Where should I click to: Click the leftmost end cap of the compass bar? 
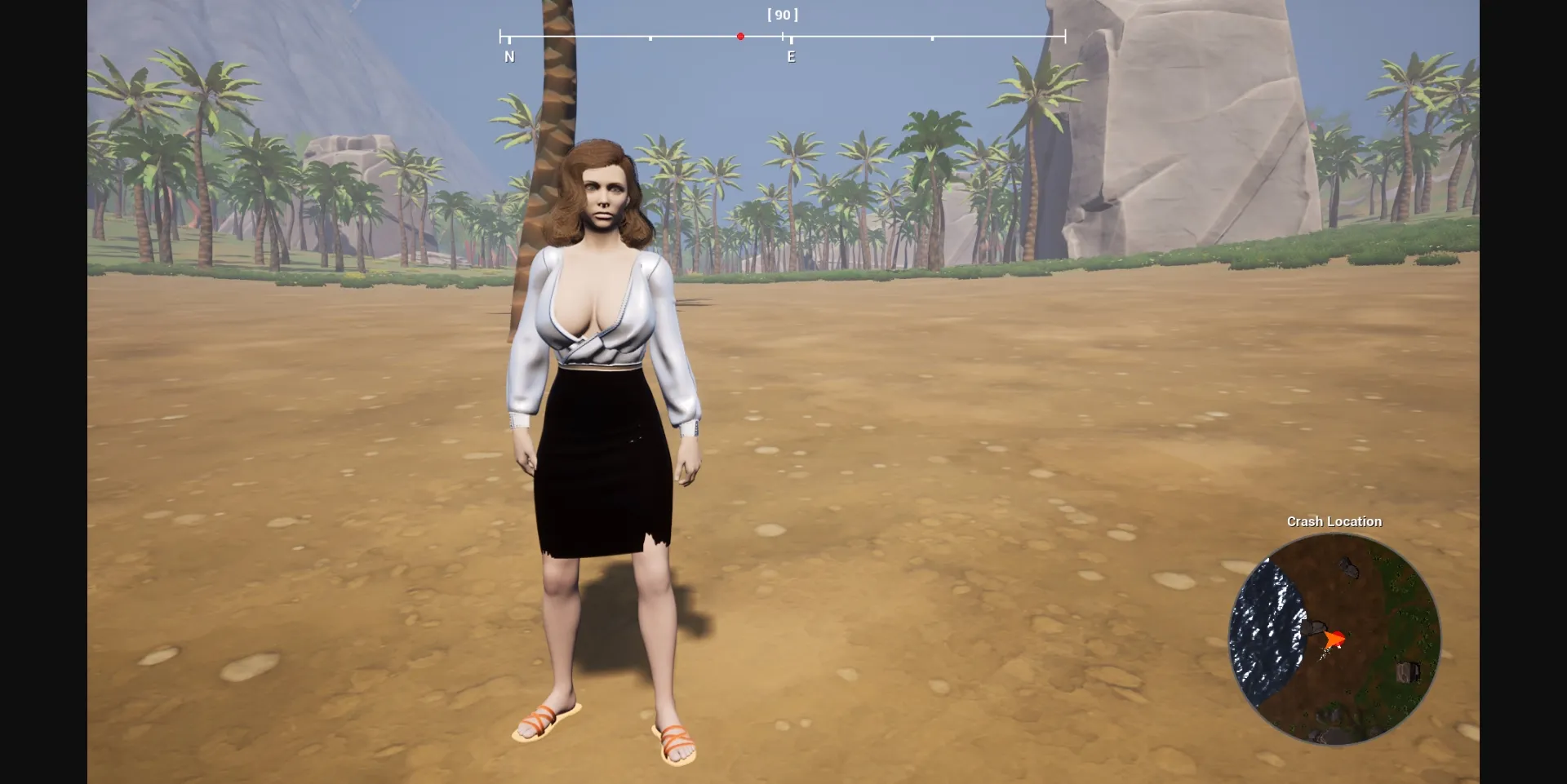(x=499, y=36)
